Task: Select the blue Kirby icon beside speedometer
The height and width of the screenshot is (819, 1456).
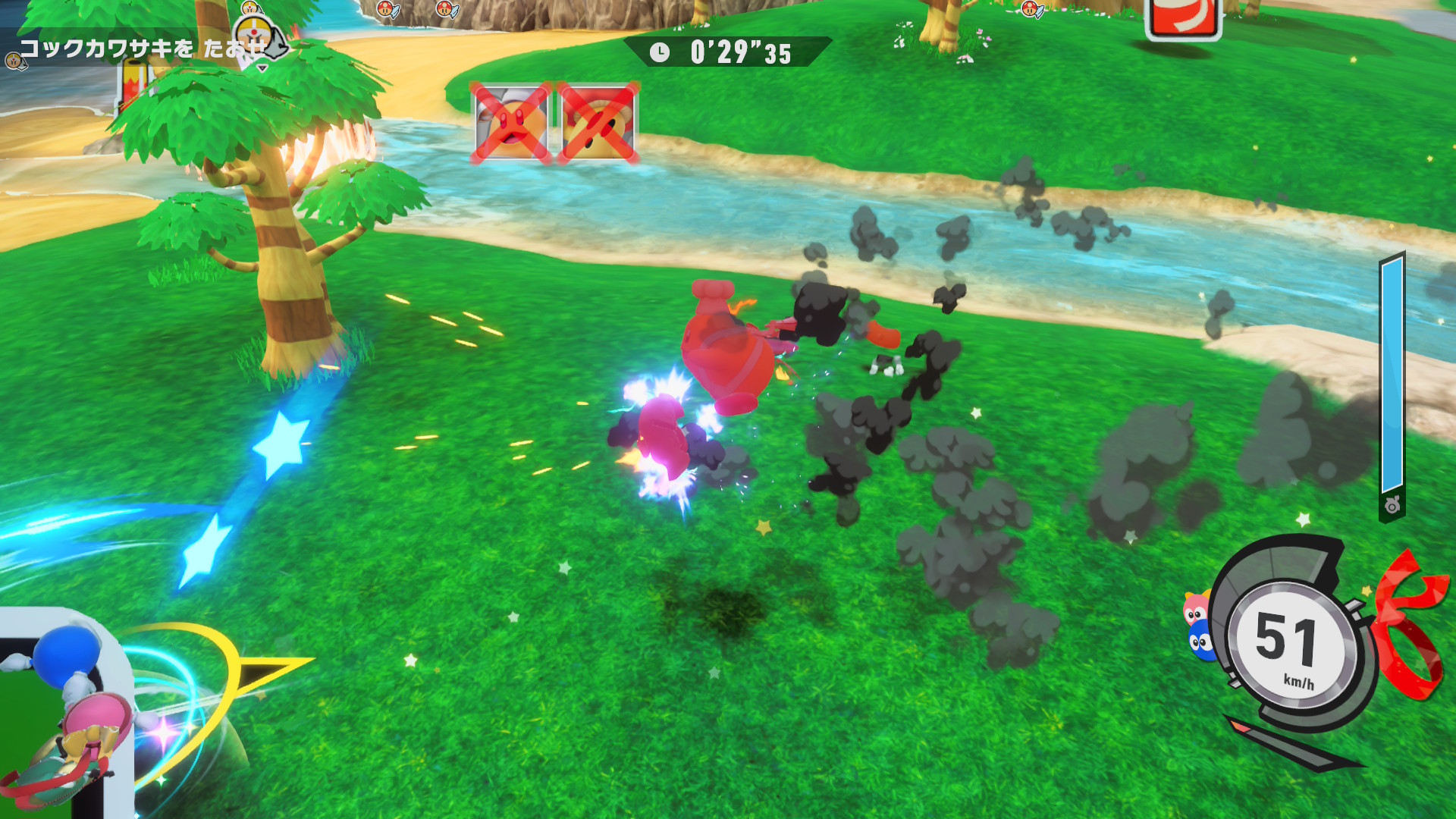Action: tap(1201, 642)
